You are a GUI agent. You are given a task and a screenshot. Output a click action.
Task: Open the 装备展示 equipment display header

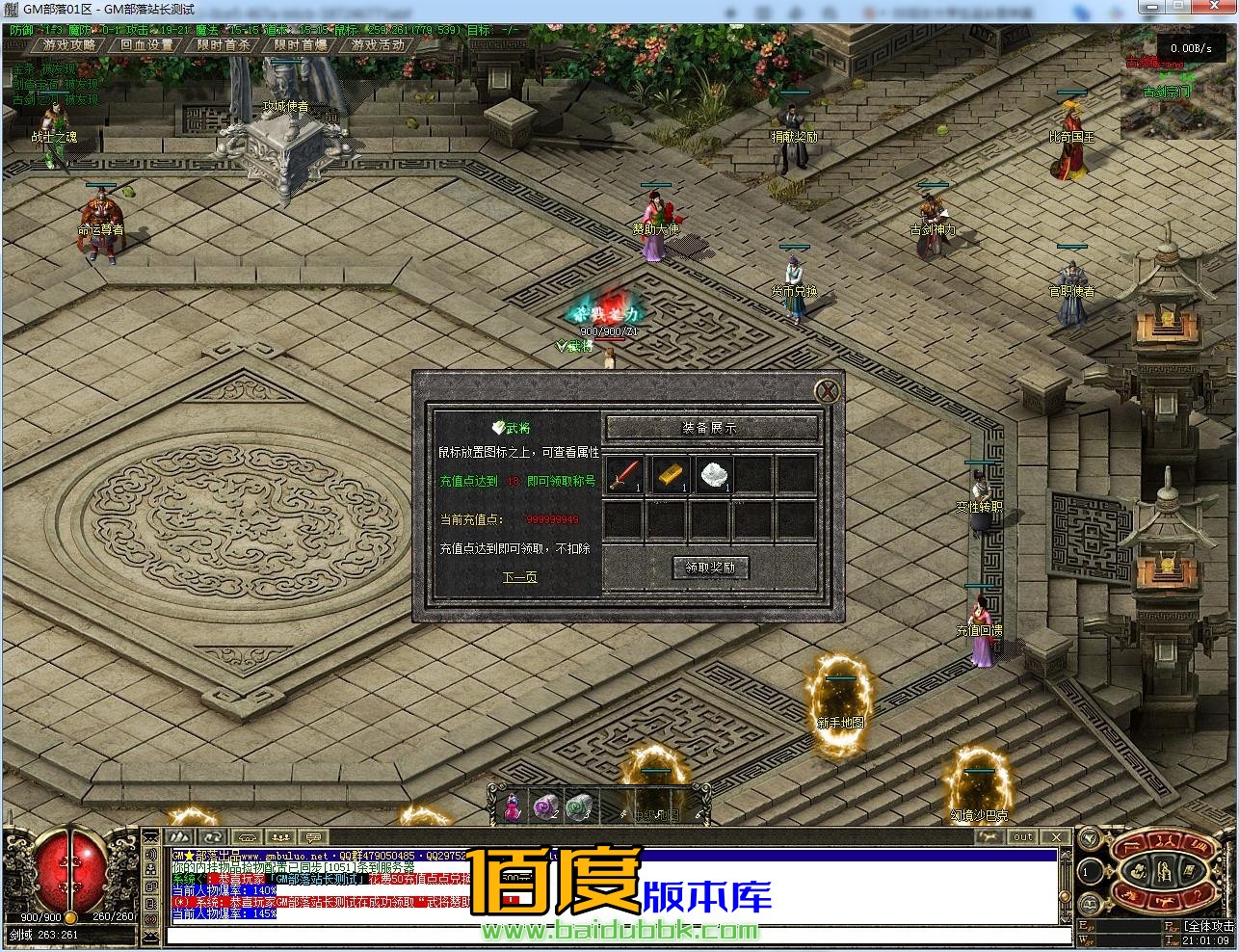coord(711,428)
